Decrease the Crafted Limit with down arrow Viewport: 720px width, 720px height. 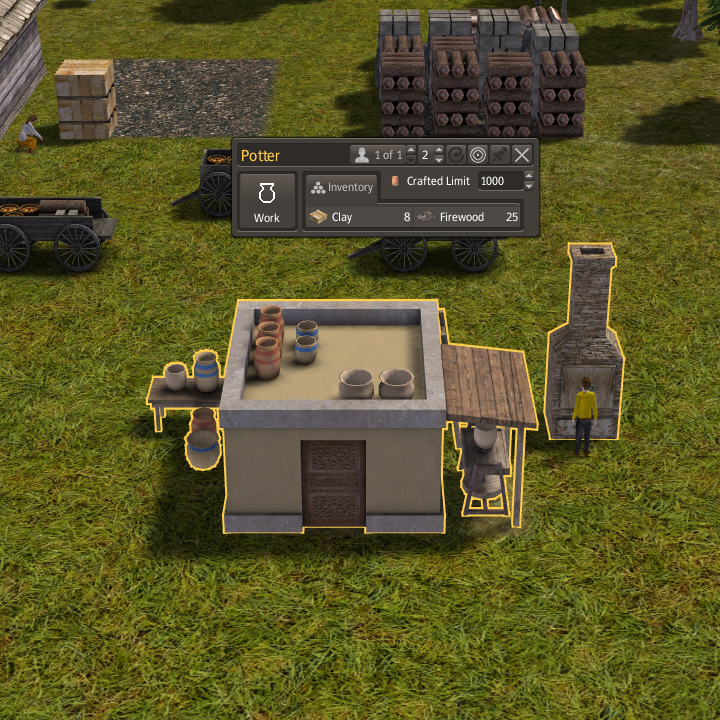[x=529, y=186]
